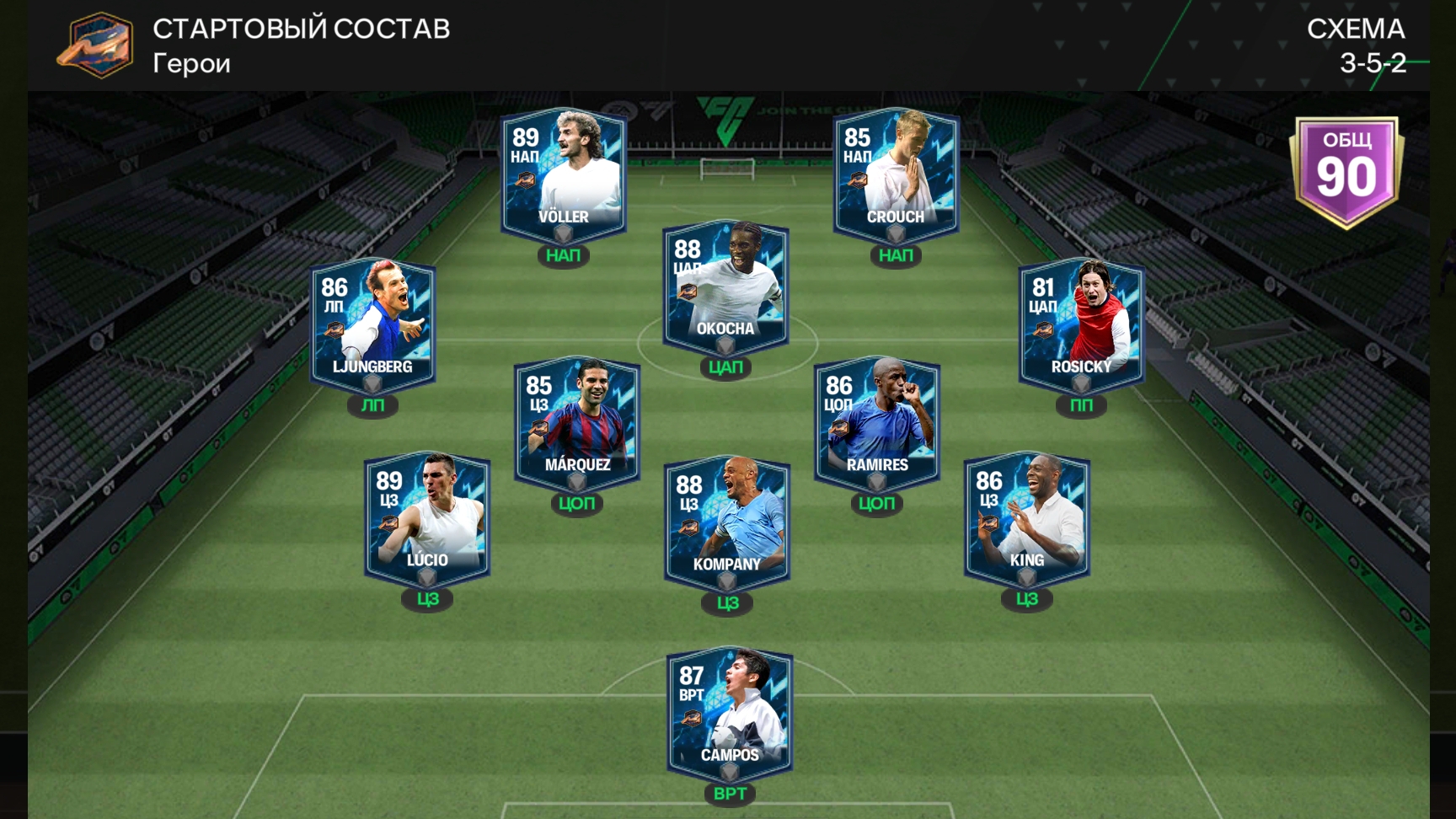
Task: Select the Völler striker card
Action: coord(563,177)
